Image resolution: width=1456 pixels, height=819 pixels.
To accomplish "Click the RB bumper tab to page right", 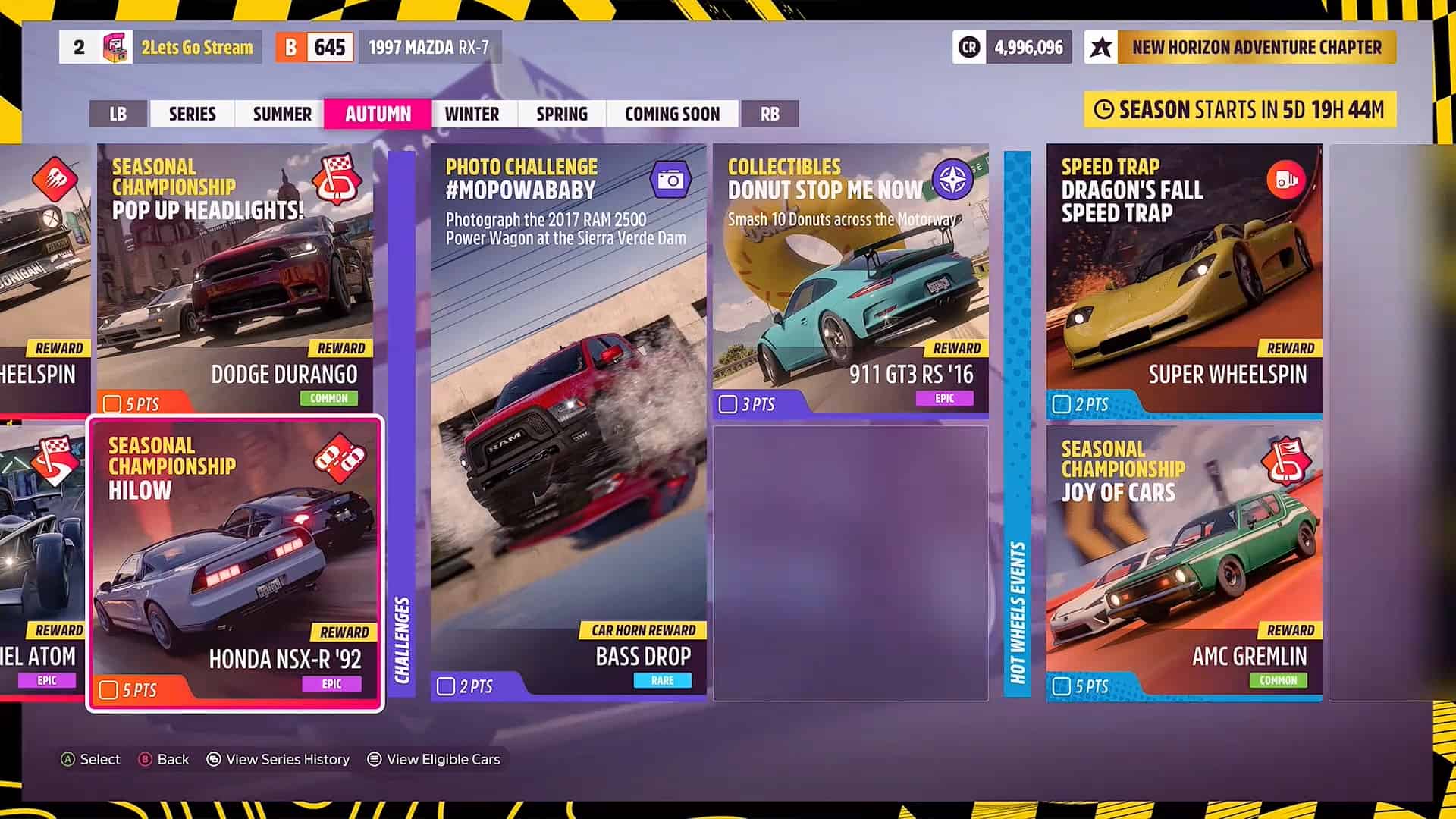I will [770, 114].
